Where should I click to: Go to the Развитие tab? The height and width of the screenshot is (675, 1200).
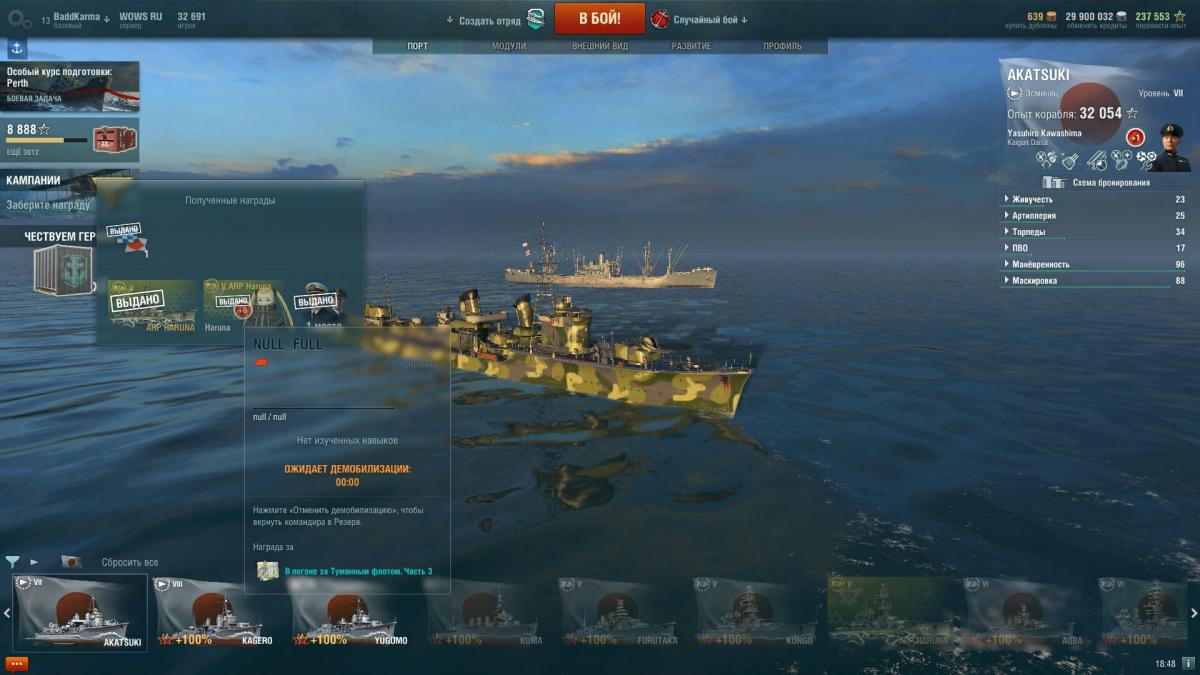click(x=691, y=46)
